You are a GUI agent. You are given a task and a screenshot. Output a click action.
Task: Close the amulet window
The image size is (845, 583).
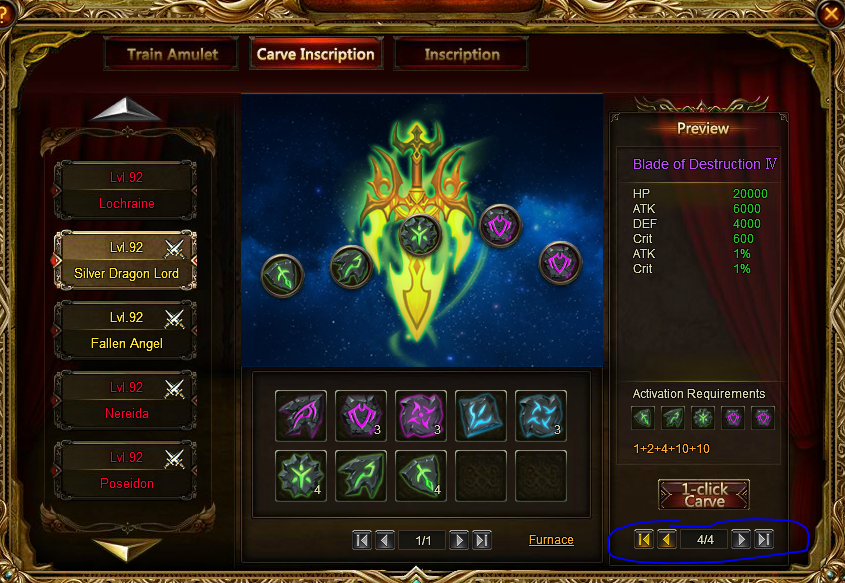831,13
